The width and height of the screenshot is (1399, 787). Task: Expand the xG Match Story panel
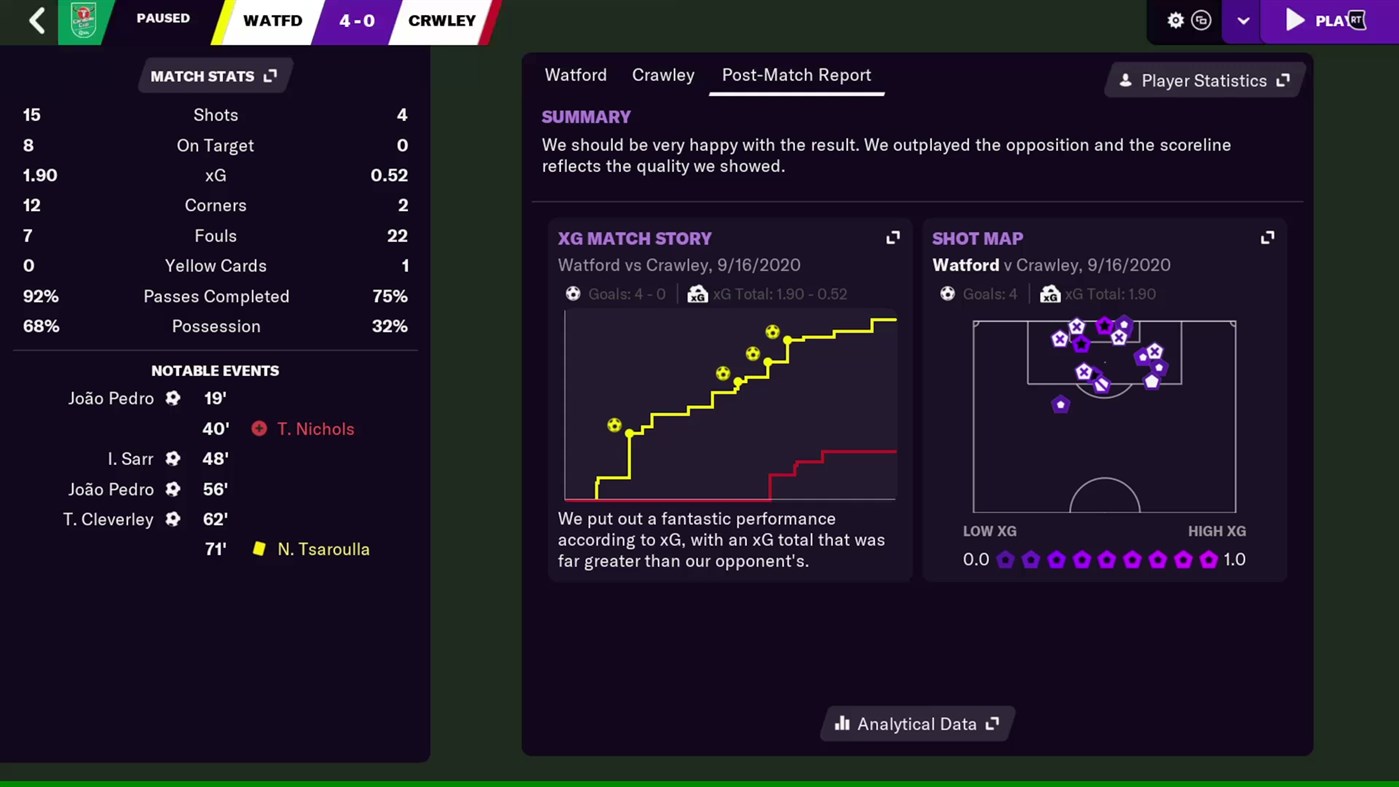click(892, 237)
